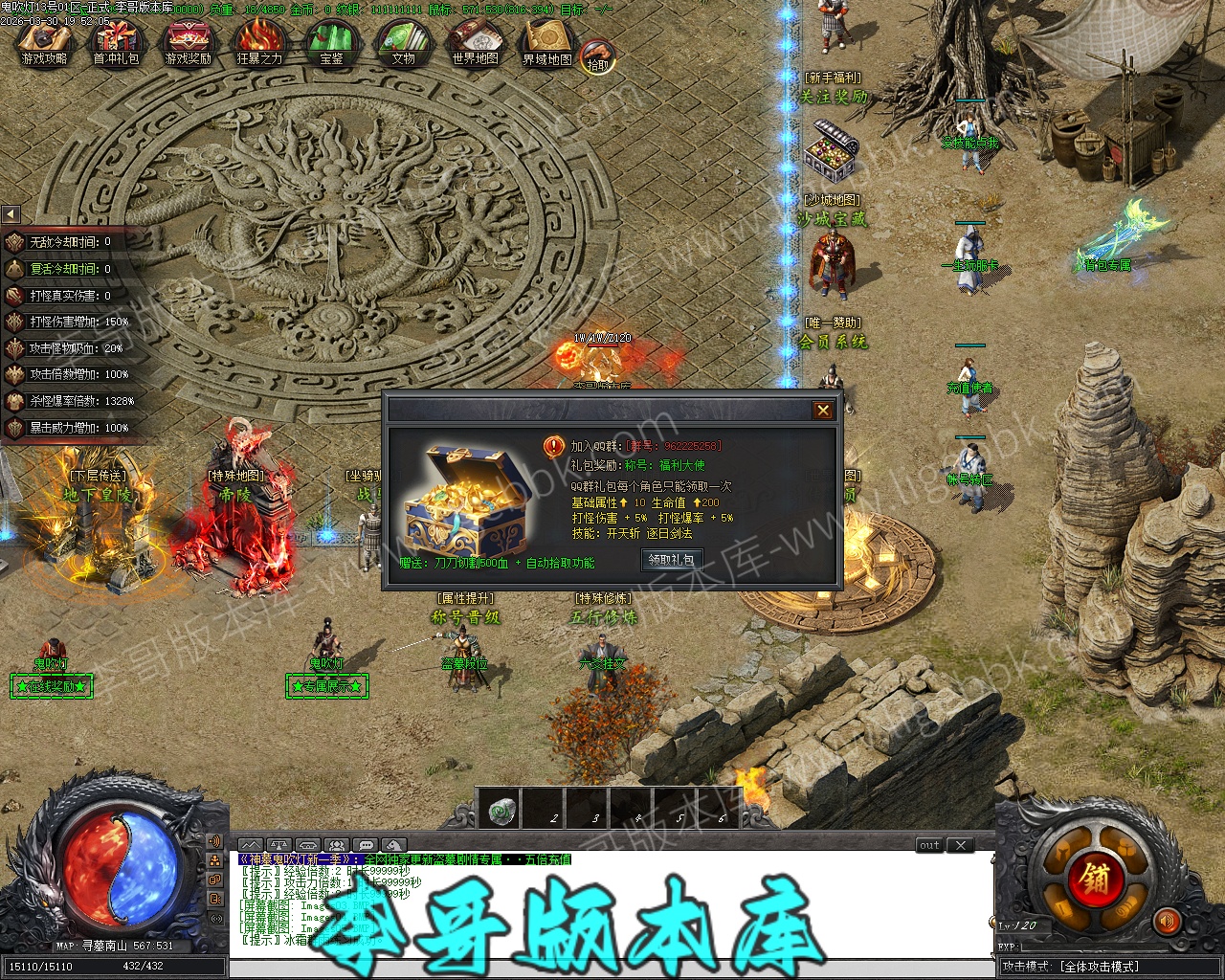Screen dimensions: 1225x980
Task: Open the 世界地图 world map
Action: click(x=475, y=44)
